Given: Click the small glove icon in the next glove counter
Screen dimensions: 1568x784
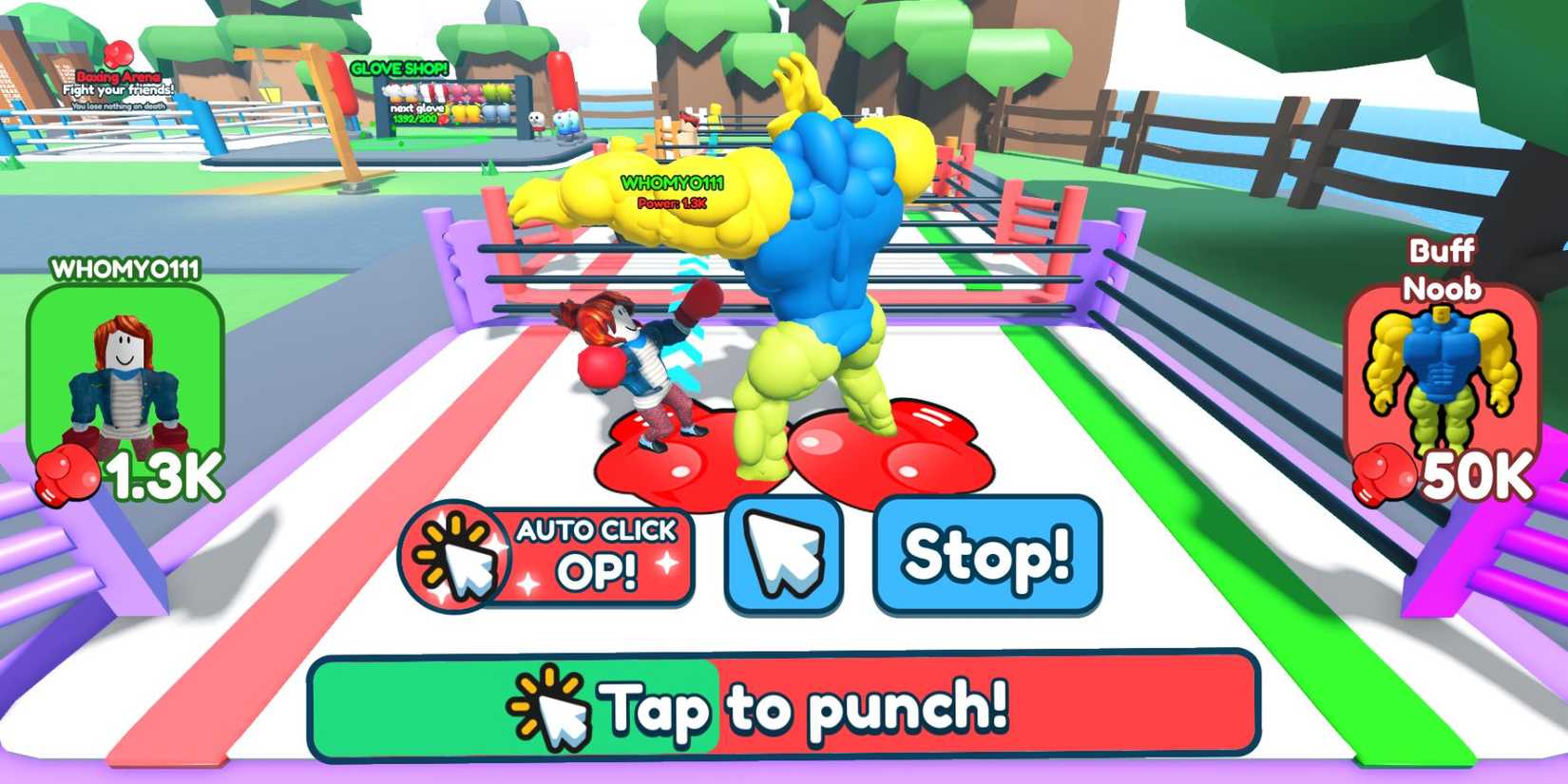Looking at the screenshot, I should [443, 120].
